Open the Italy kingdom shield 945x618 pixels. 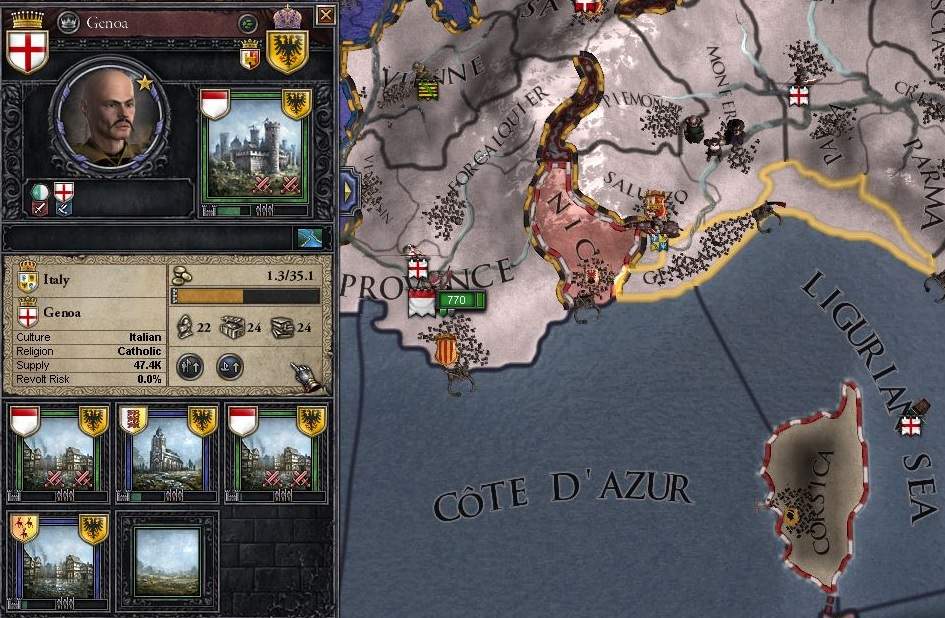28,282
